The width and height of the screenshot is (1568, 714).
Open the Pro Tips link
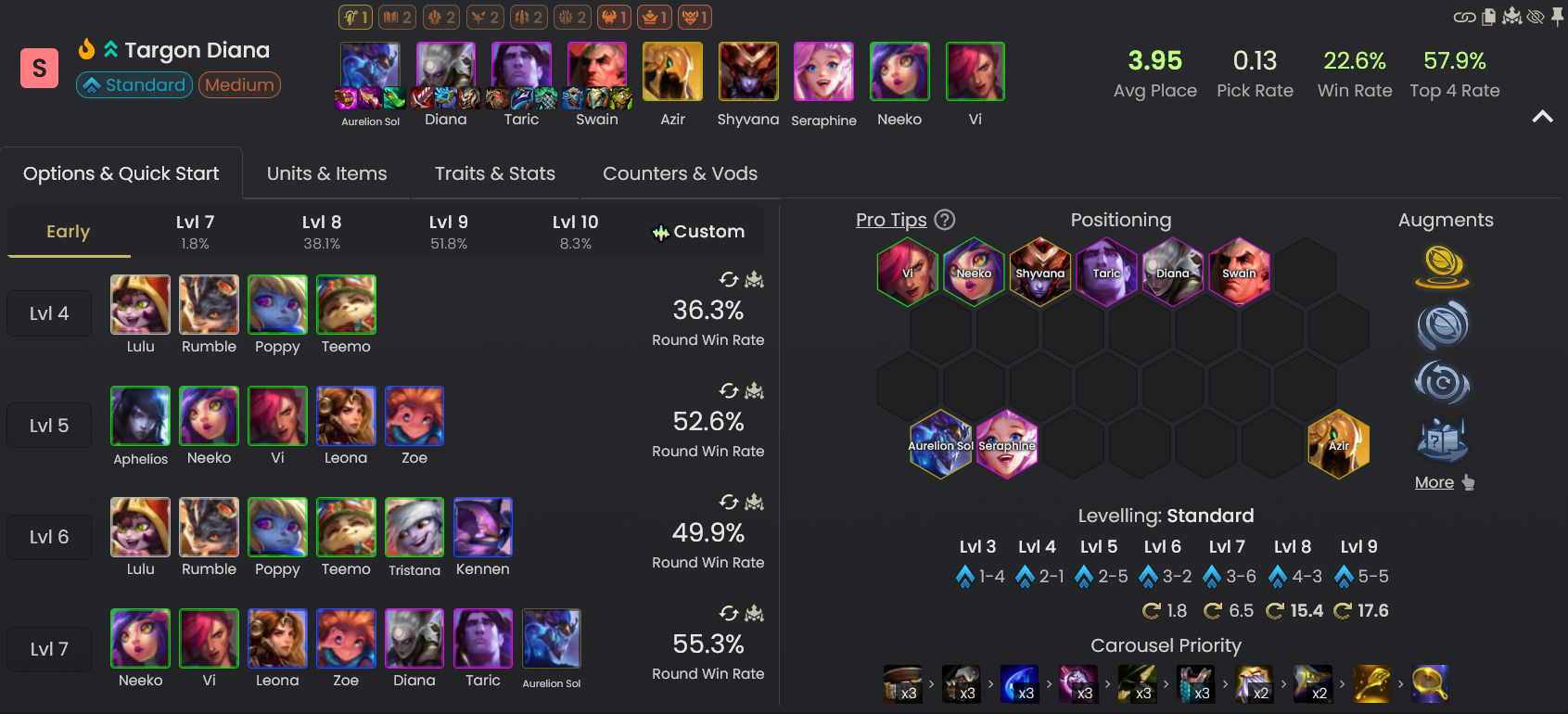891,220
